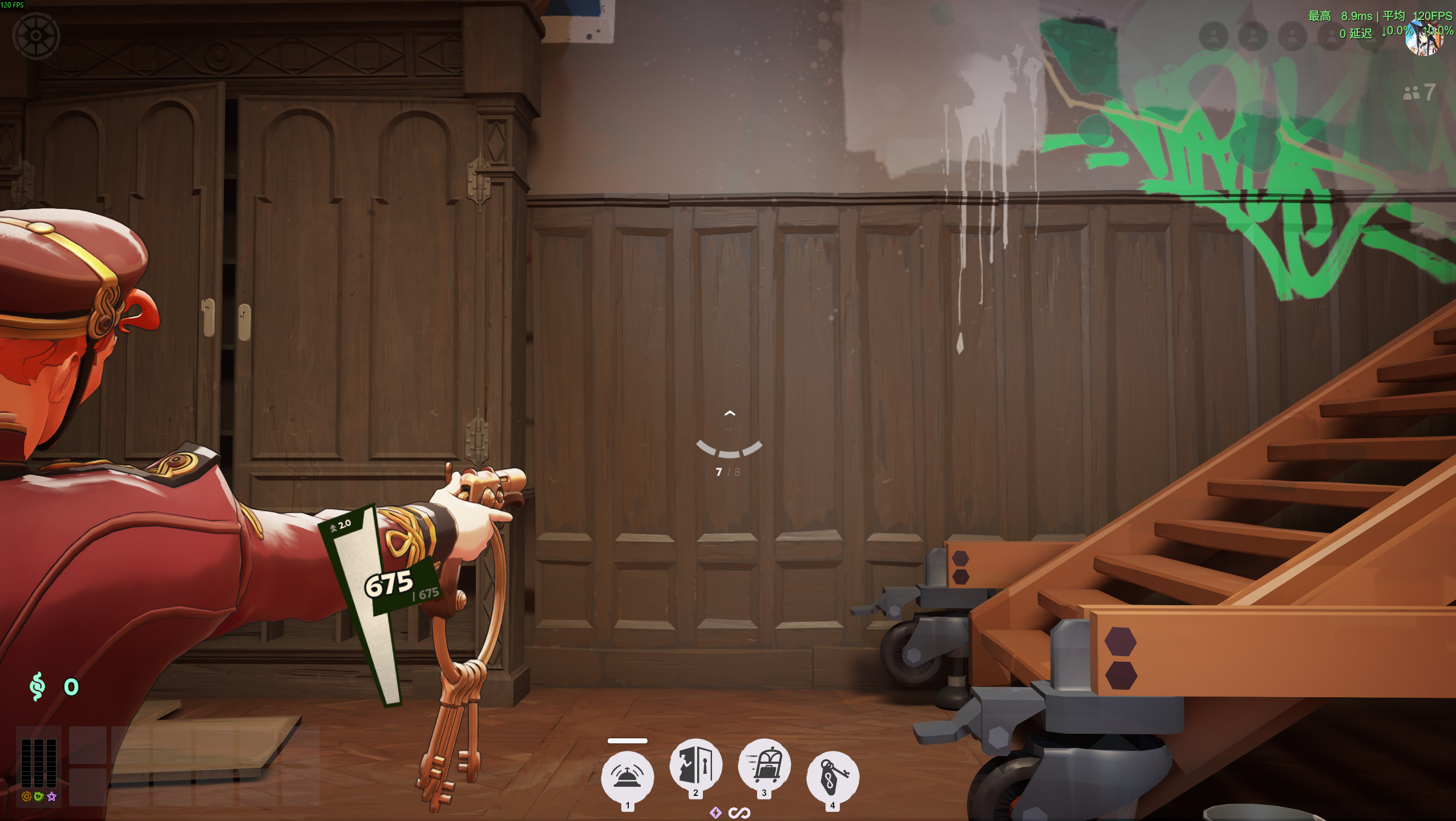Toggle the purple star badge under the health bars
The image size is (1456, 821).
52,796
